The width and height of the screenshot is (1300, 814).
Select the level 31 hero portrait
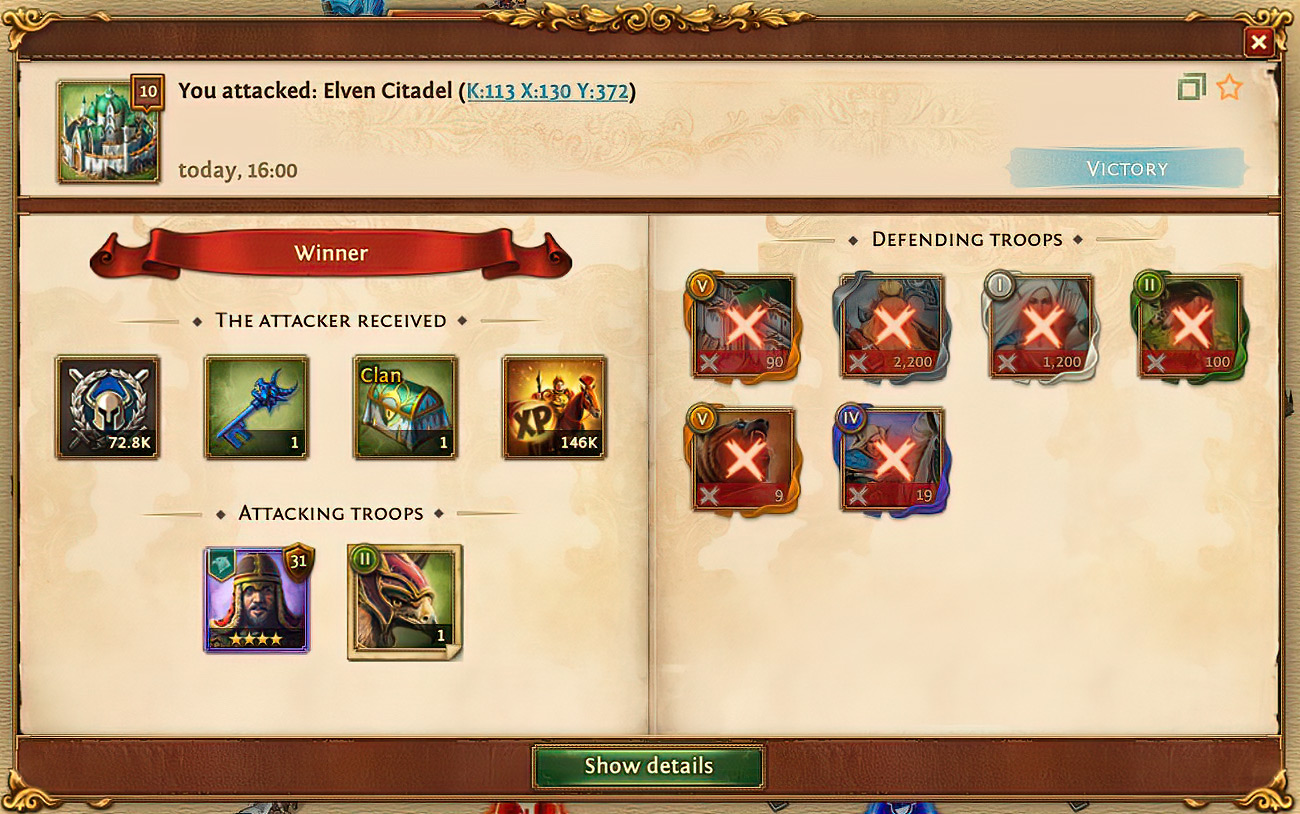click(x=257, y=600)
